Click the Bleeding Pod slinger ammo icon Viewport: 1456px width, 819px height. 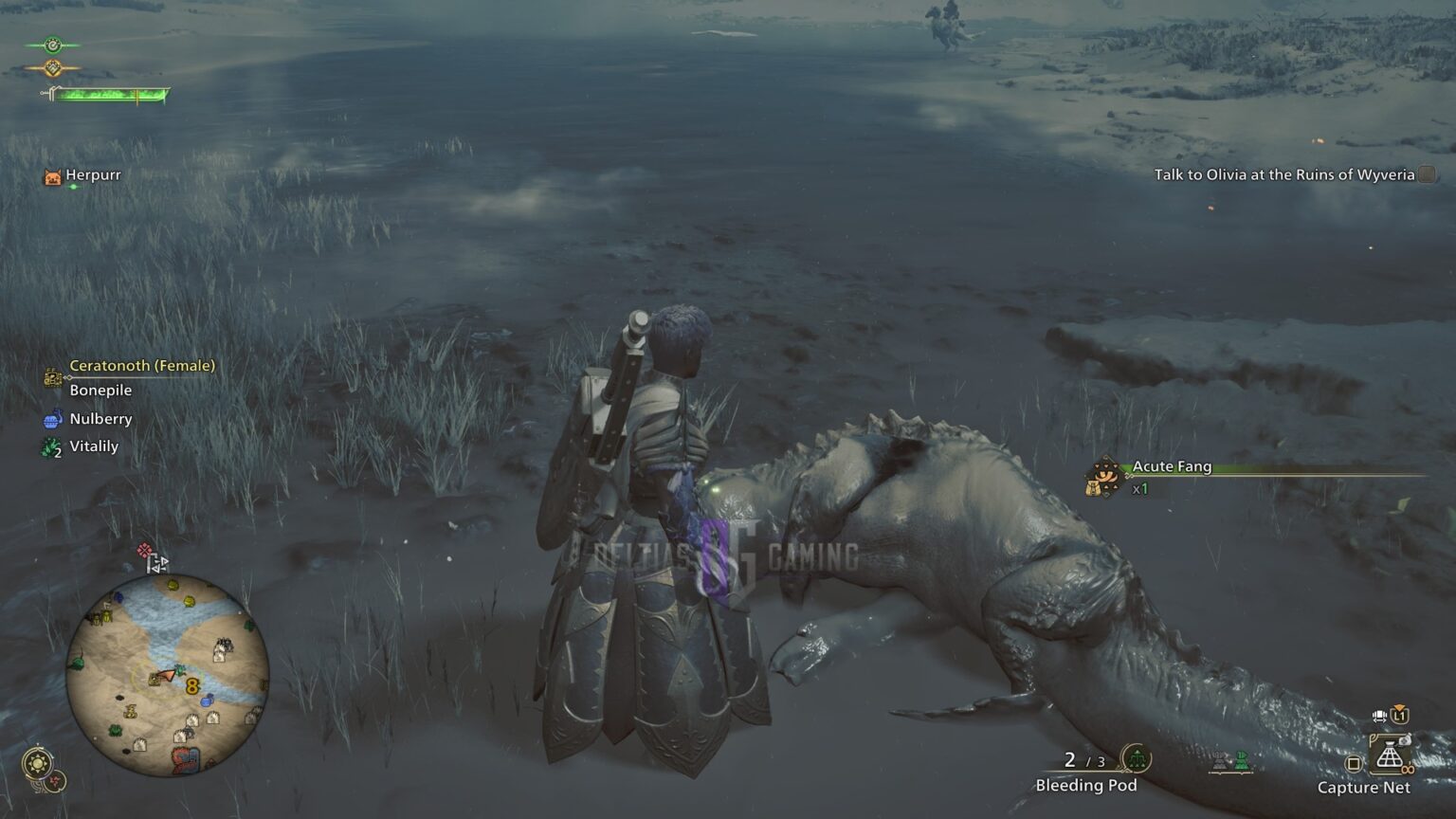click(1137, 757)
